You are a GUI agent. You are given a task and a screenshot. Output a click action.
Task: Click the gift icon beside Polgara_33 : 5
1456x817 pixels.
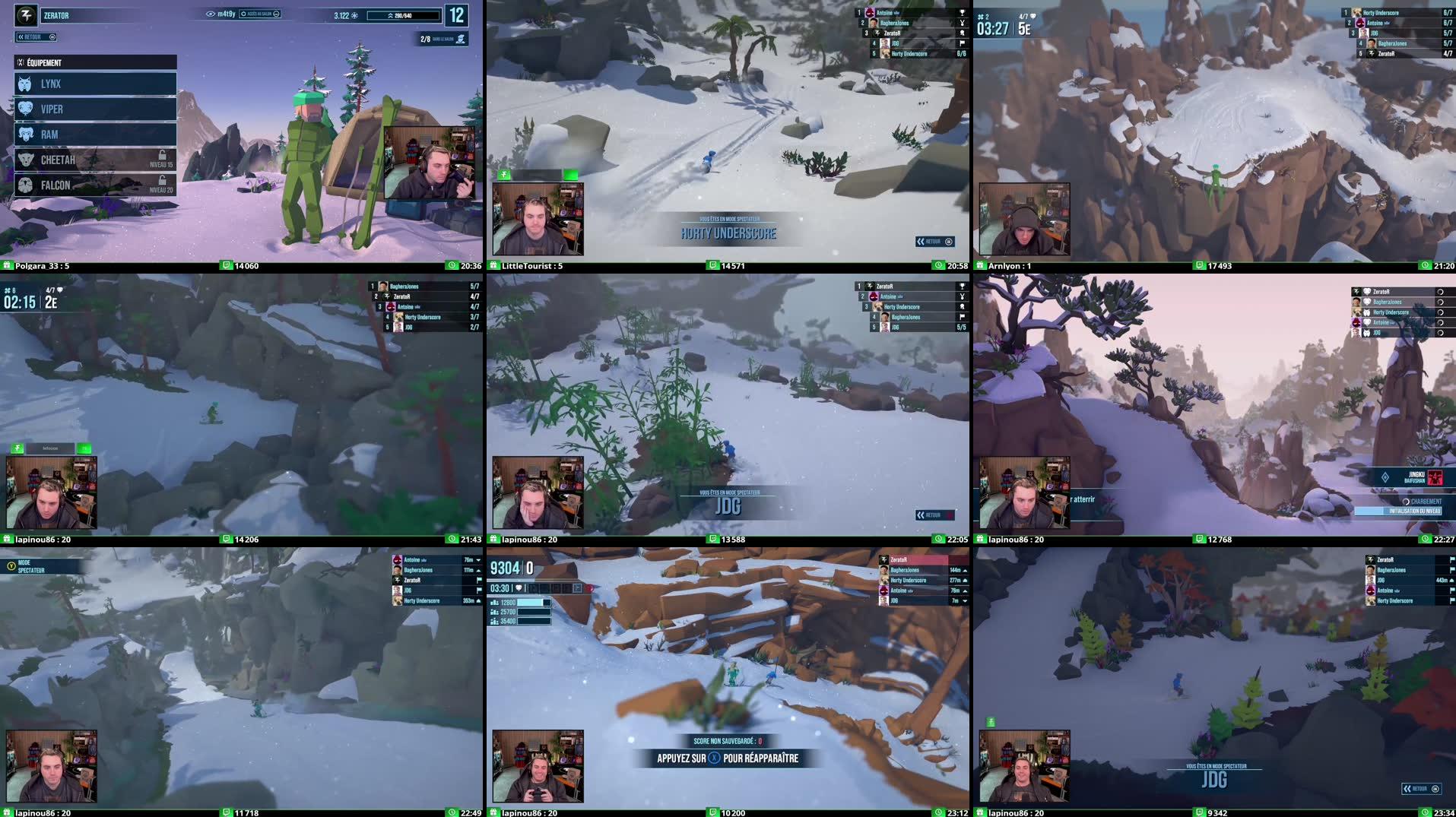(x=7, y=266)
